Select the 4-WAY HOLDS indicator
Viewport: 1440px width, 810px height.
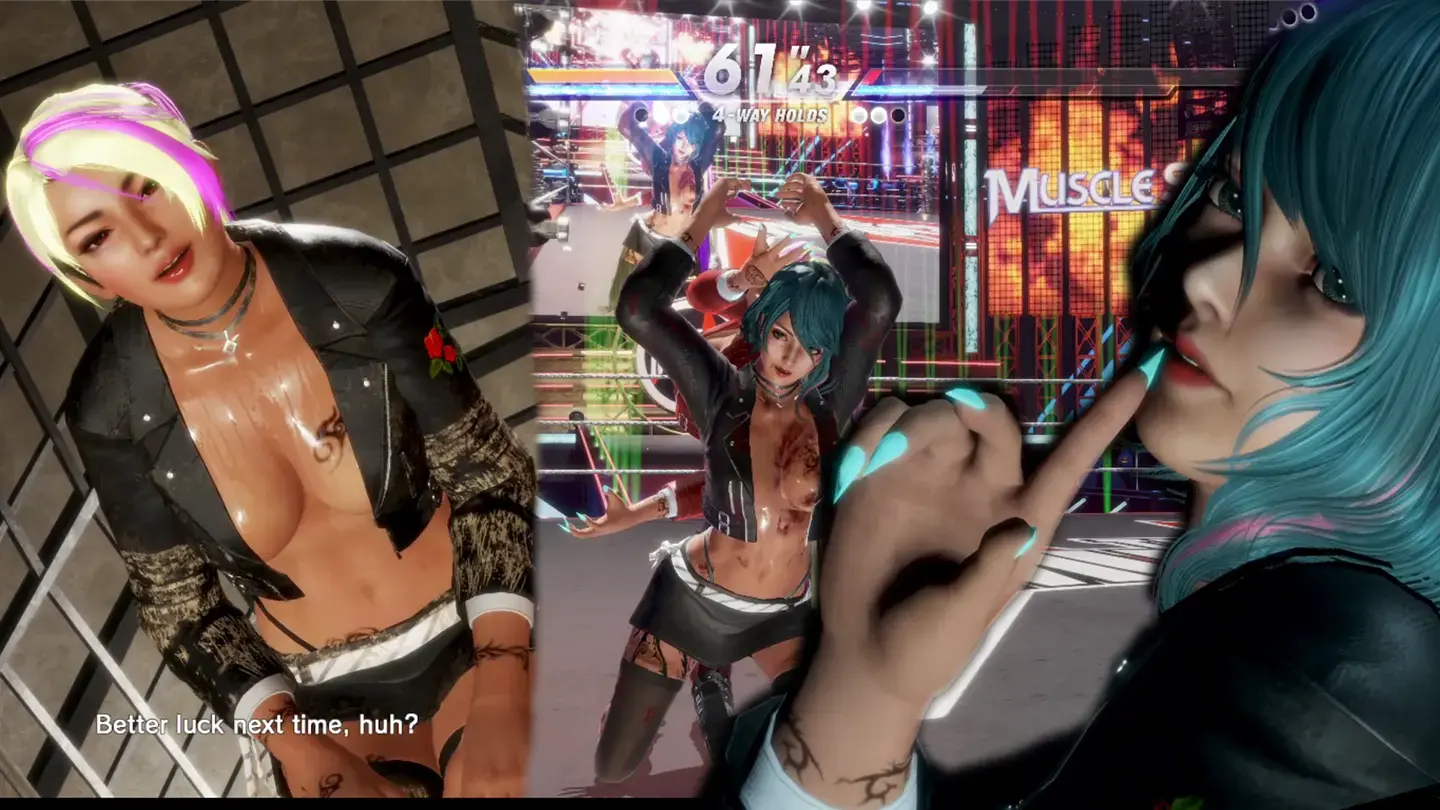tap(770, 114)
